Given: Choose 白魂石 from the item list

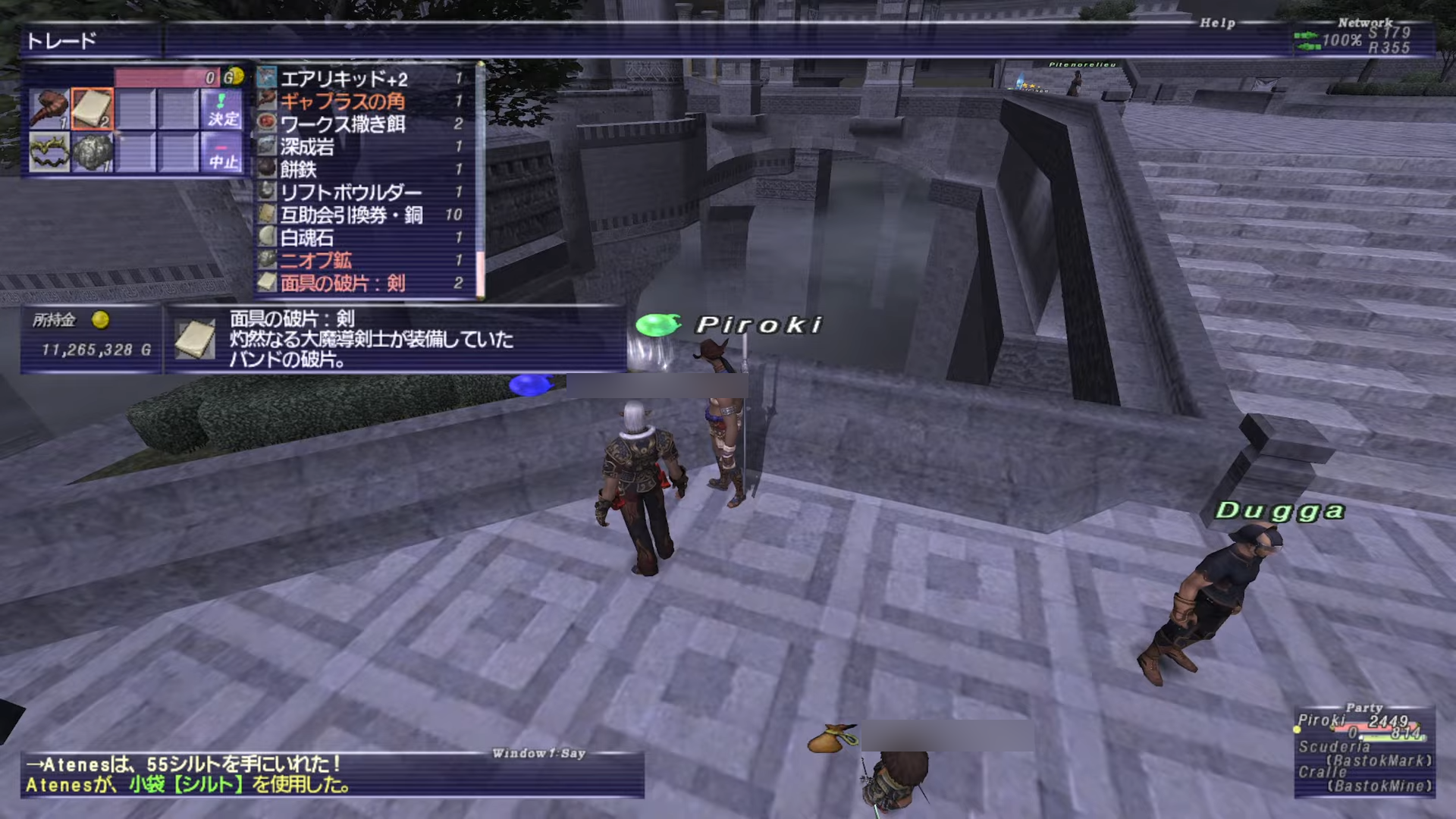Looking at the screenshot, I should pyautogui.click(x=307, y=238).
